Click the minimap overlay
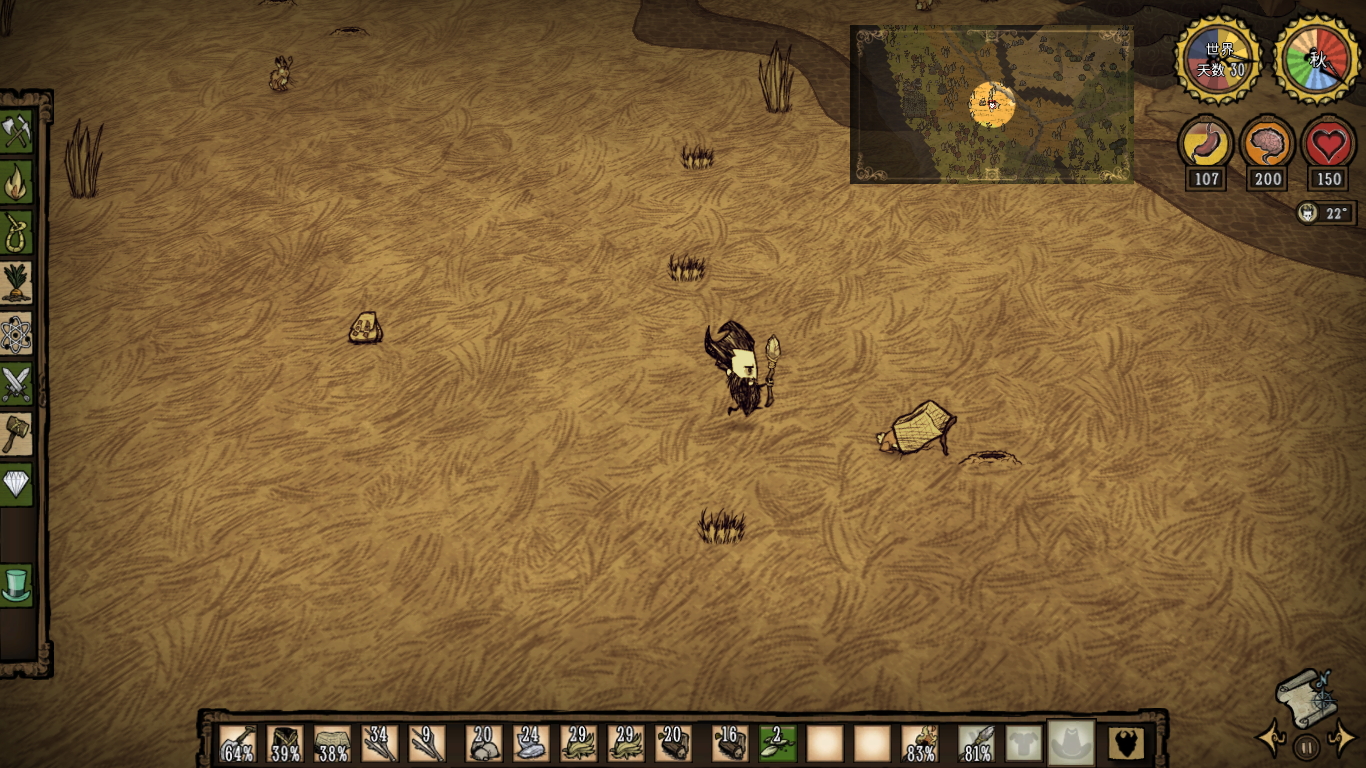The width and height of the screenshot is (1366, 768). pos(991,105)
